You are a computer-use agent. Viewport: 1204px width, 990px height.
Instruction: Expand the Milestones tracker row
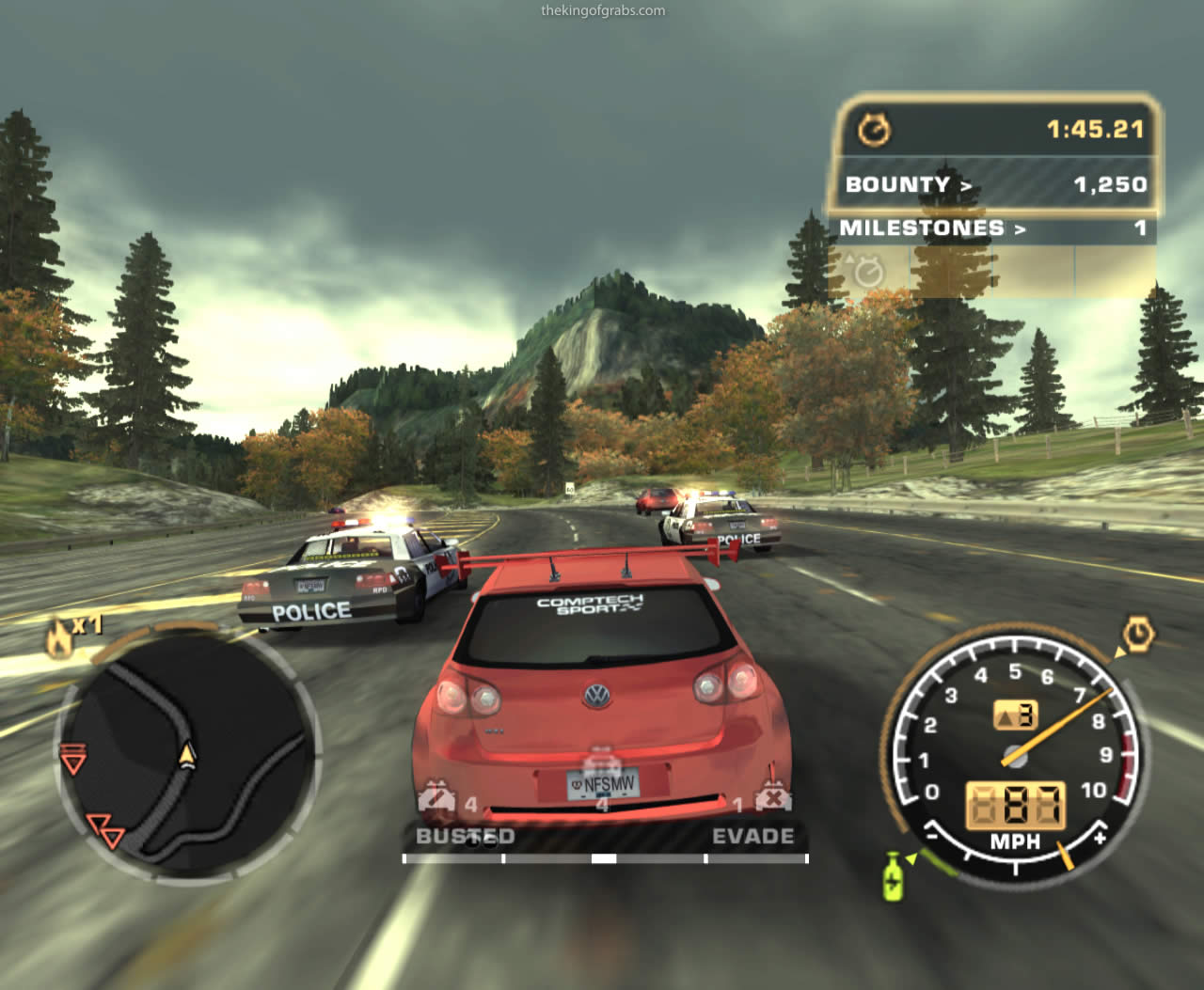pos(994,228)
